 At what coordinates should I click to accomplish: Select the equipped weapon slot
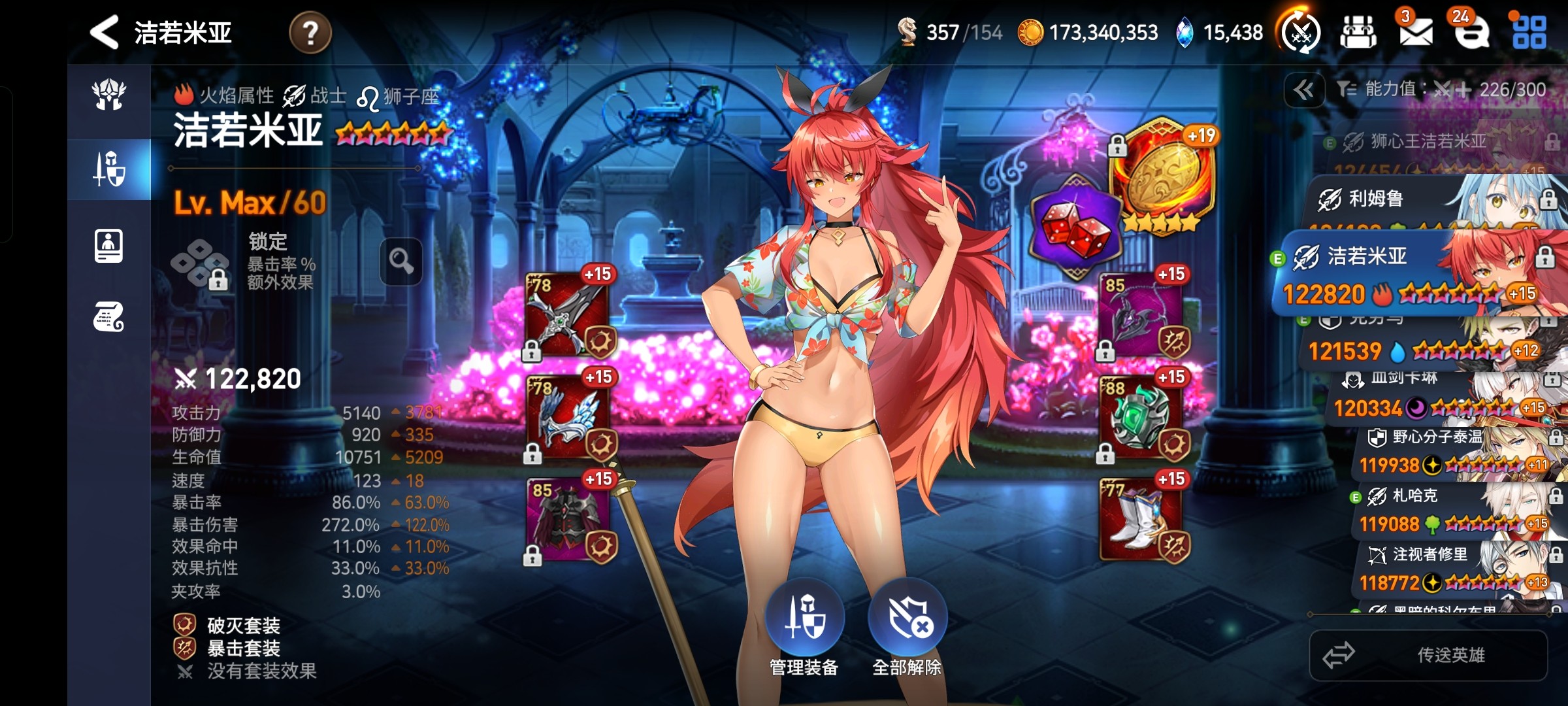[x=568, y=314]
